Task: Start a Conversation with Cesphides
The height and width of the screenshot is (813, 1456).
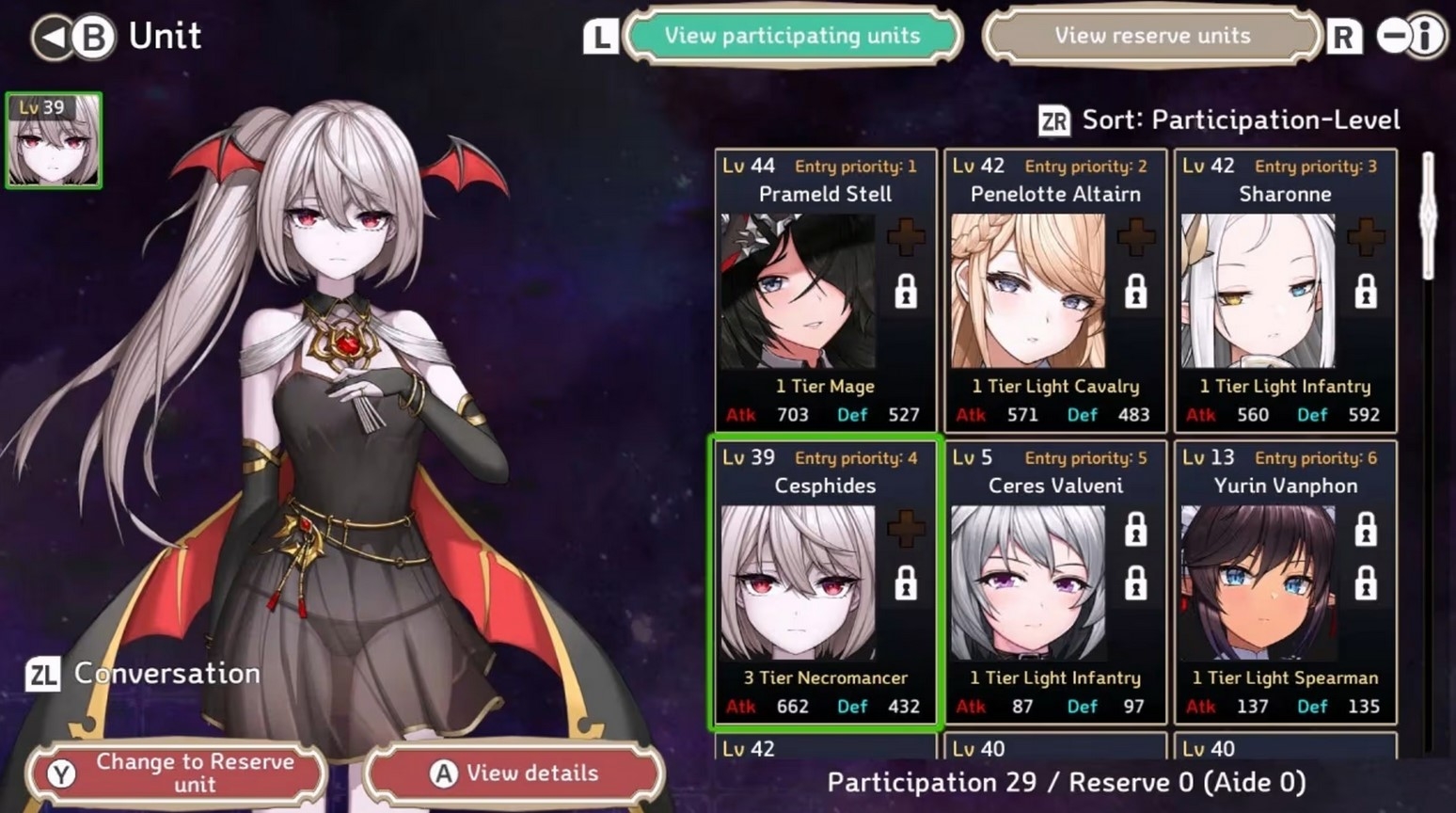Action: click(x=144, y=674)
